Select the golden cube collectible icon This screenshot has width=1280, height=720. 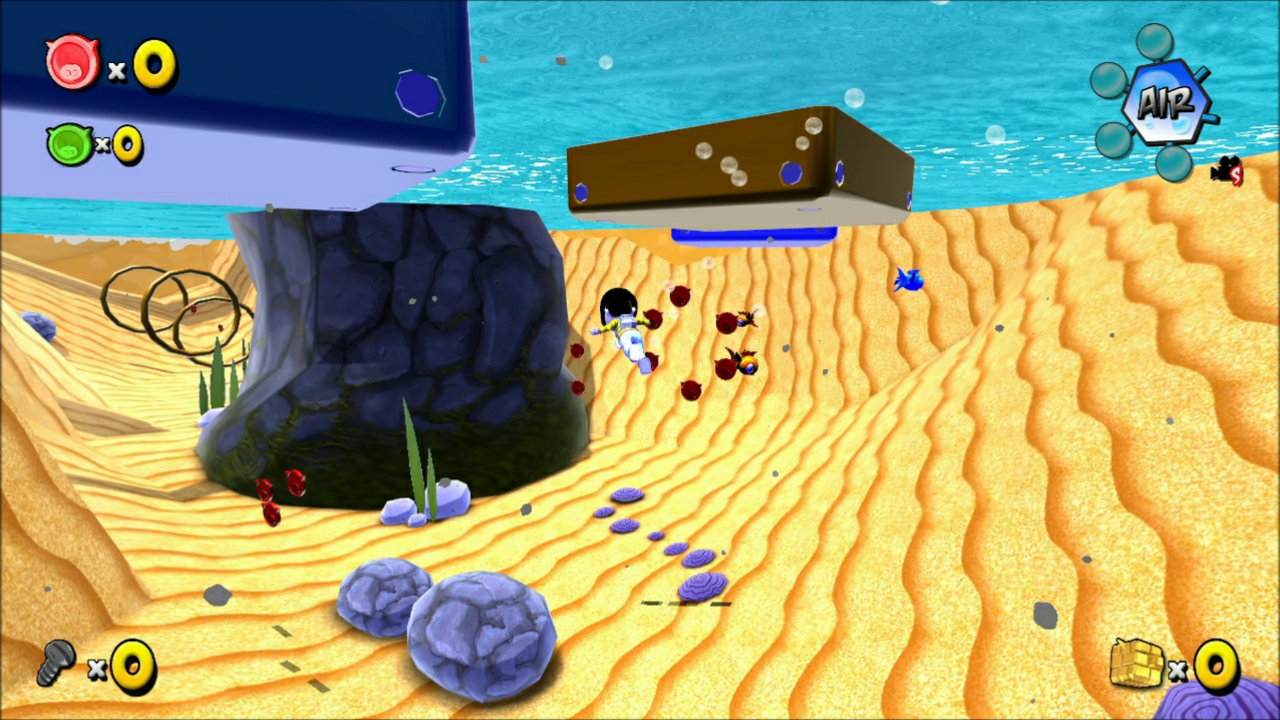coord(1137,663)
